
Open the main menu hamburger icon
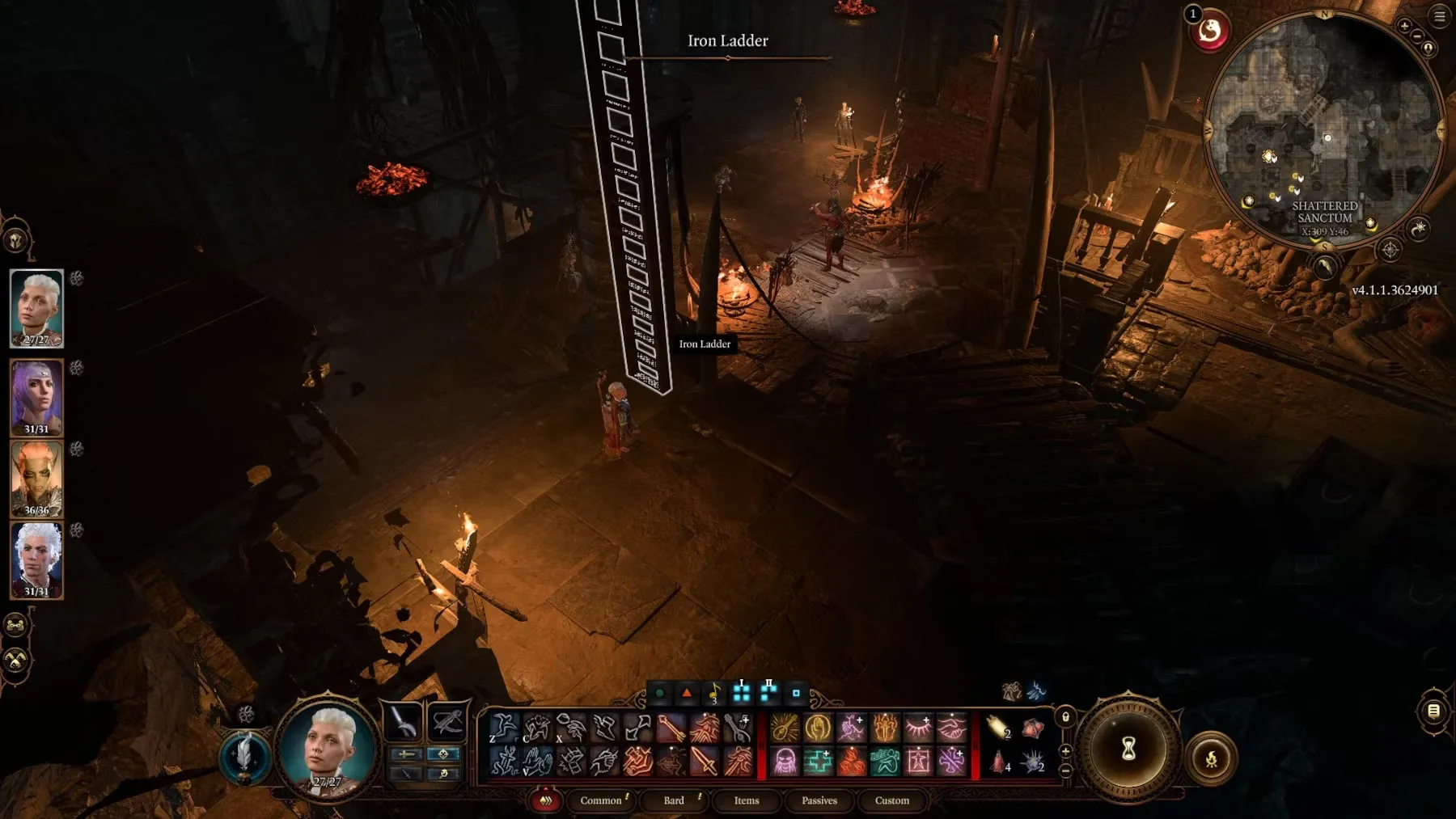[1440, 16]
